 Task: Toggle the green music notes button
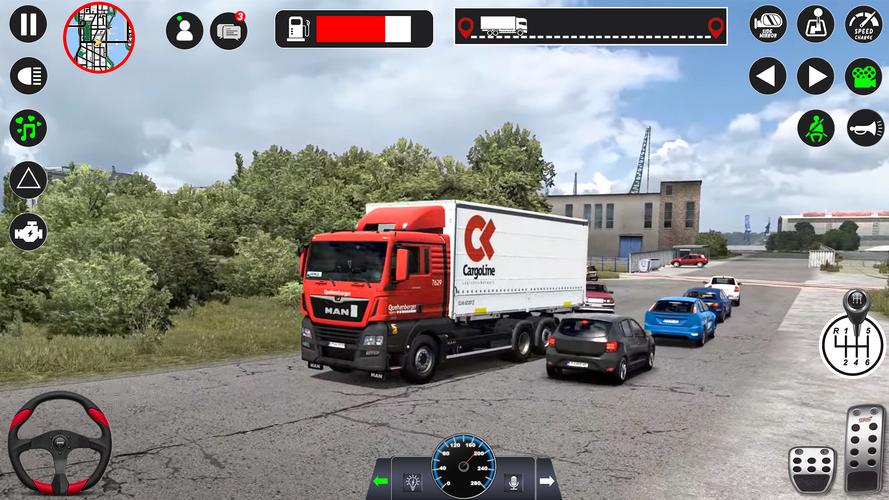pos(28,128)
